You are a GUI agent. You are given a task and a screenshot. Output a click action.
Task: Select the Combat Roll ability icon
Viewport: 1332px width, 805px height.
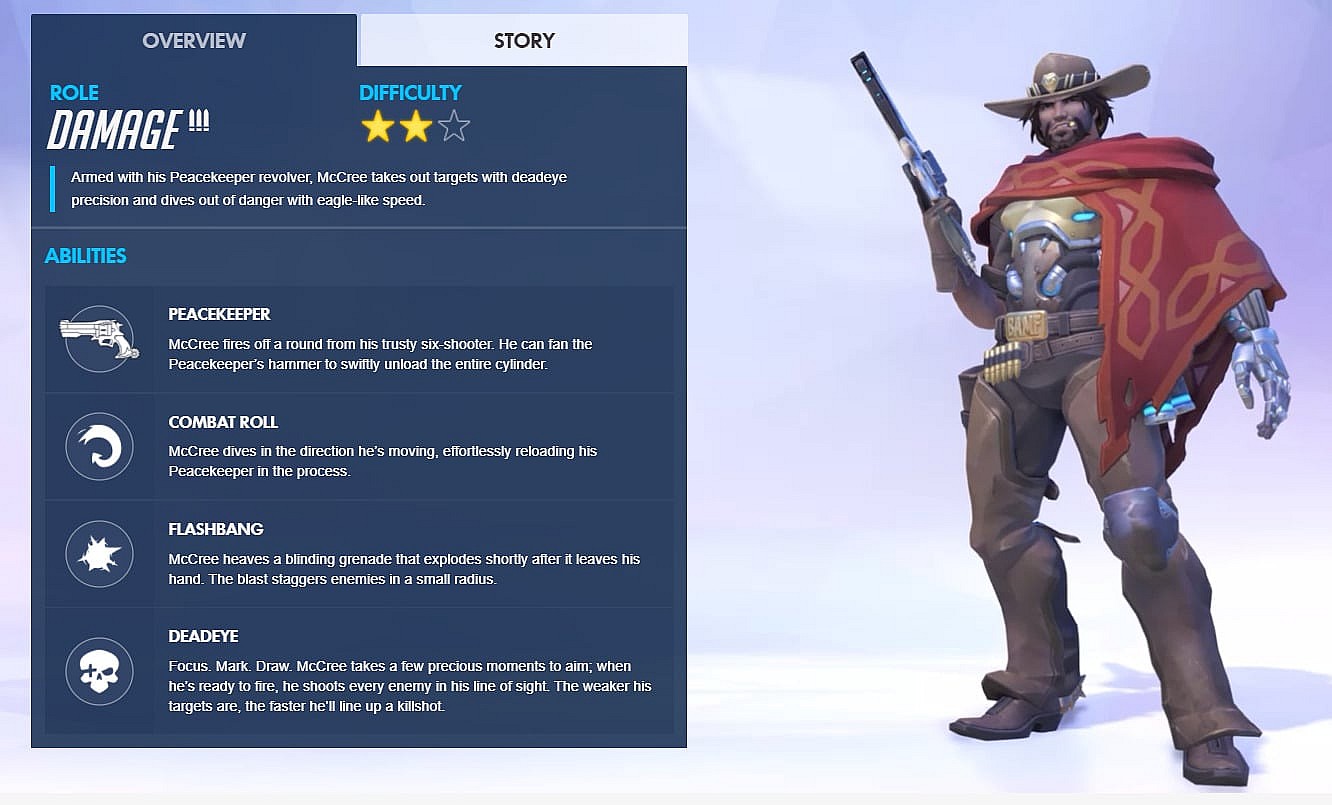tap(99, 446)
